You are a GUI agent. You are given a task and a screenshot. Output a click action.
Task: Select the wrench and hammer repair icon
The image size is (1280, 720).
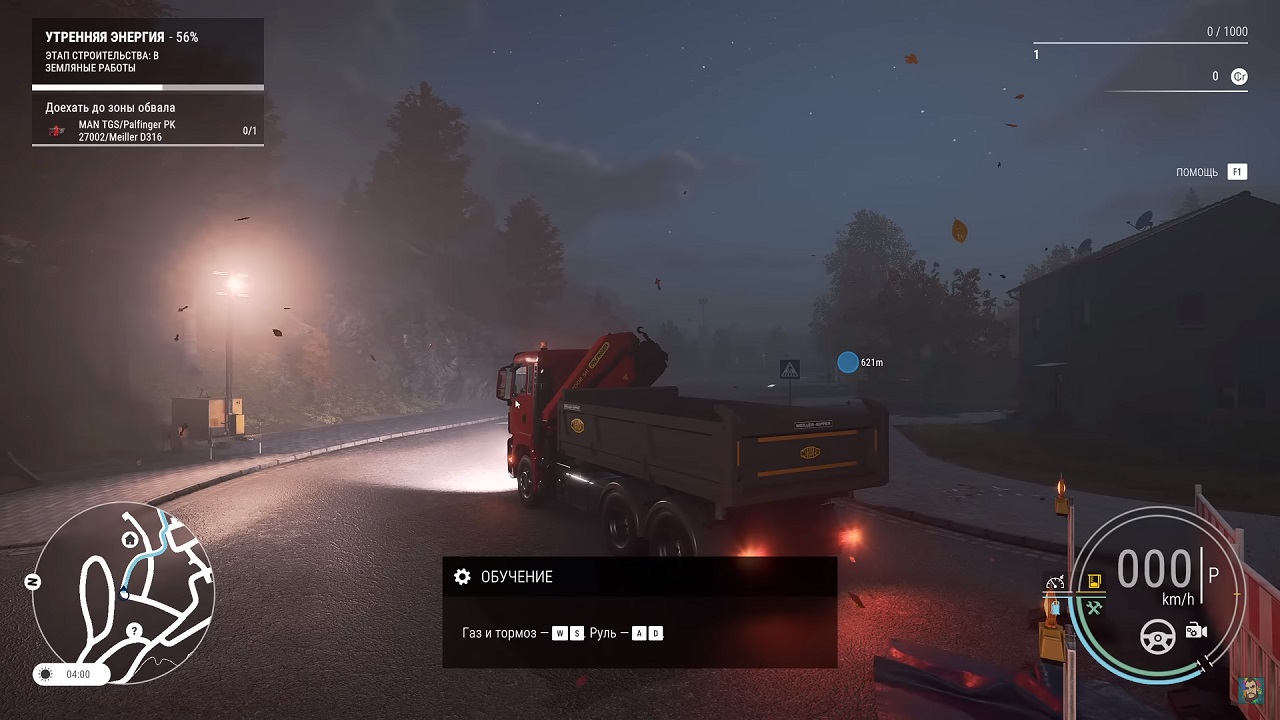tap(1093, 607)
